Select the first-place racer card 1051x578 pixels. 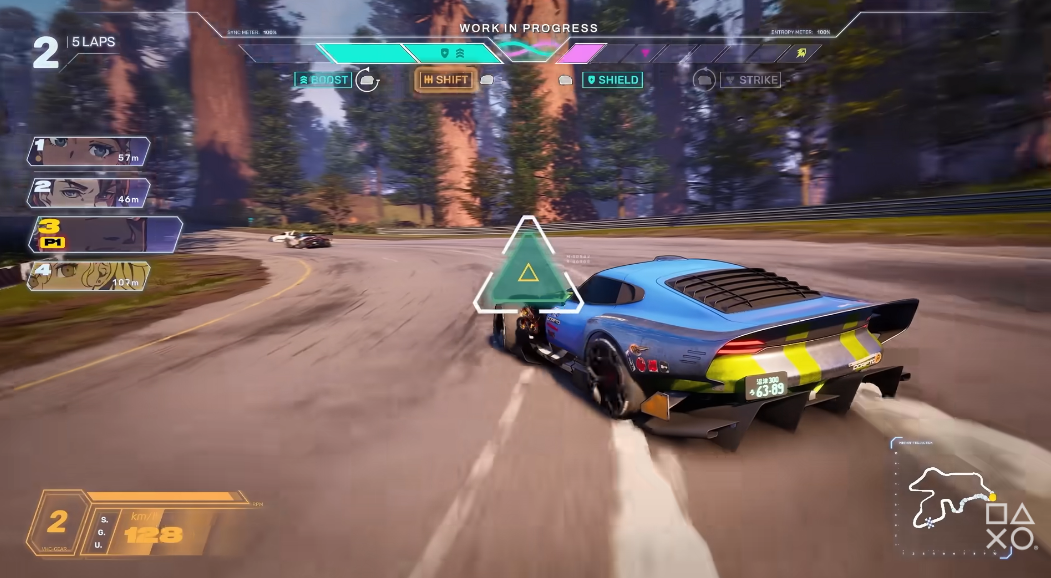pyautogui.click(x=89, y=151)
